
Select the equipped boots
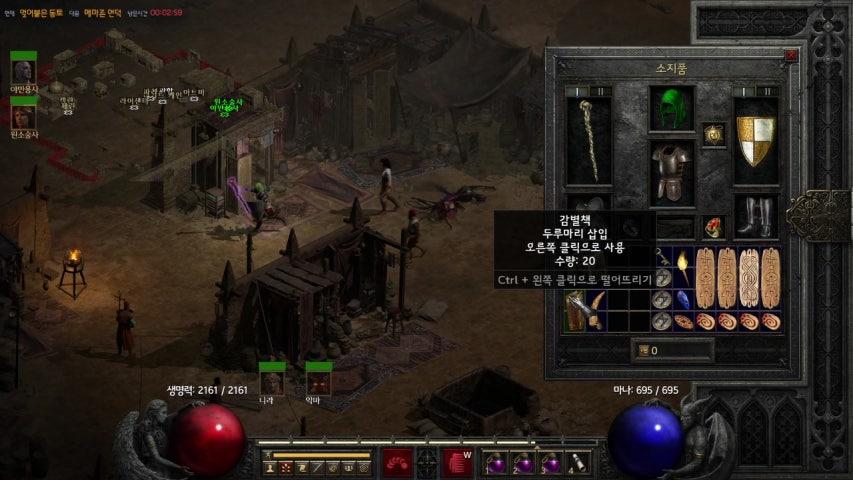(755, 216)
